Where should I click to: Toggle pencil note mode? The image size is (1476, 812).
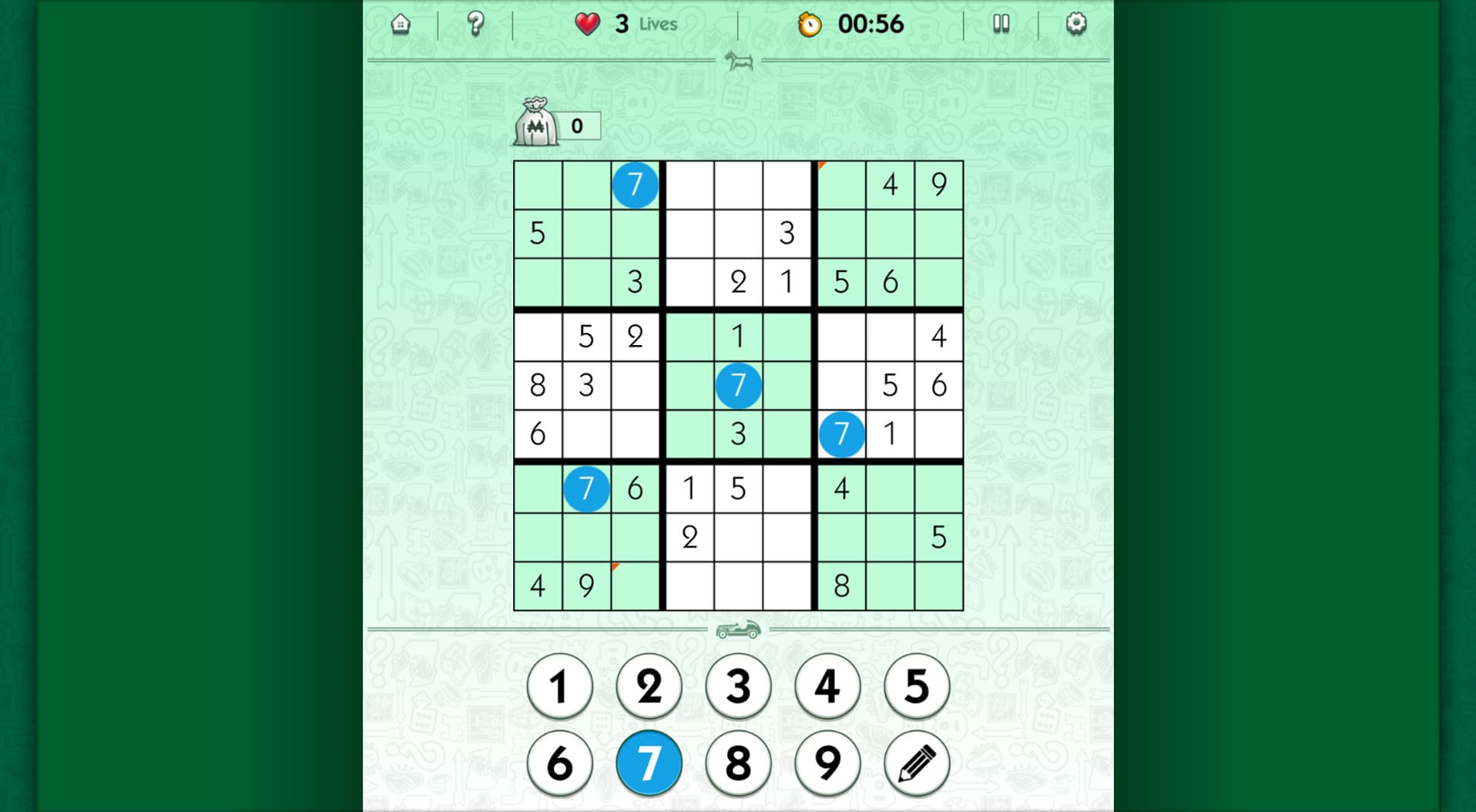pos(917,762)
